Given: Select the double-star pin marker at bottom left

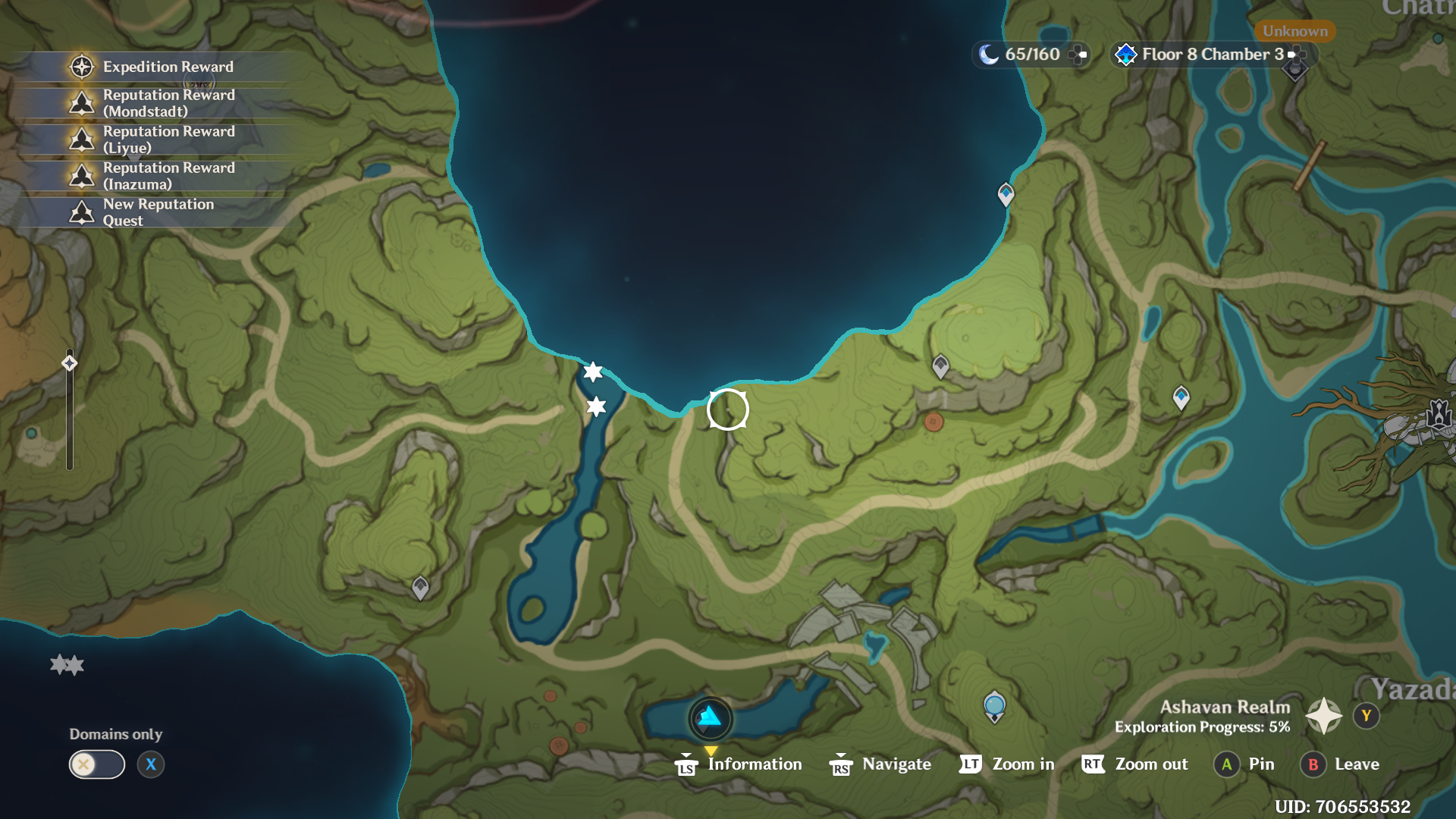Looking at the screenshot, I should tap(67, 664).
